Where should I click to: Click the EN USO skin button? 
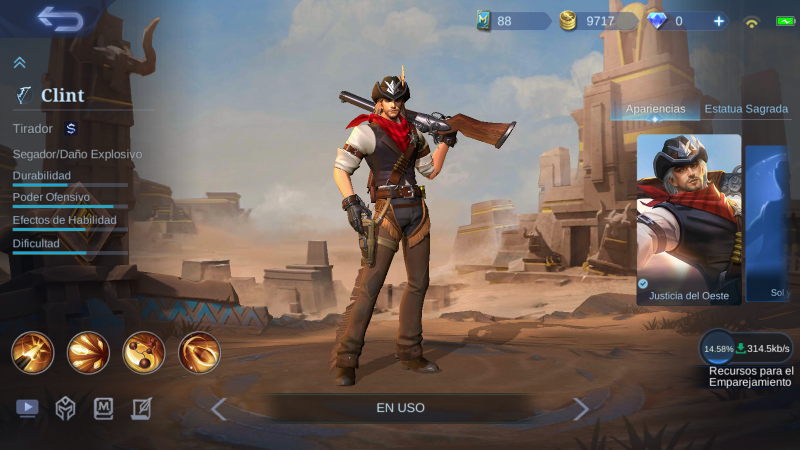[x=400, y=408]
